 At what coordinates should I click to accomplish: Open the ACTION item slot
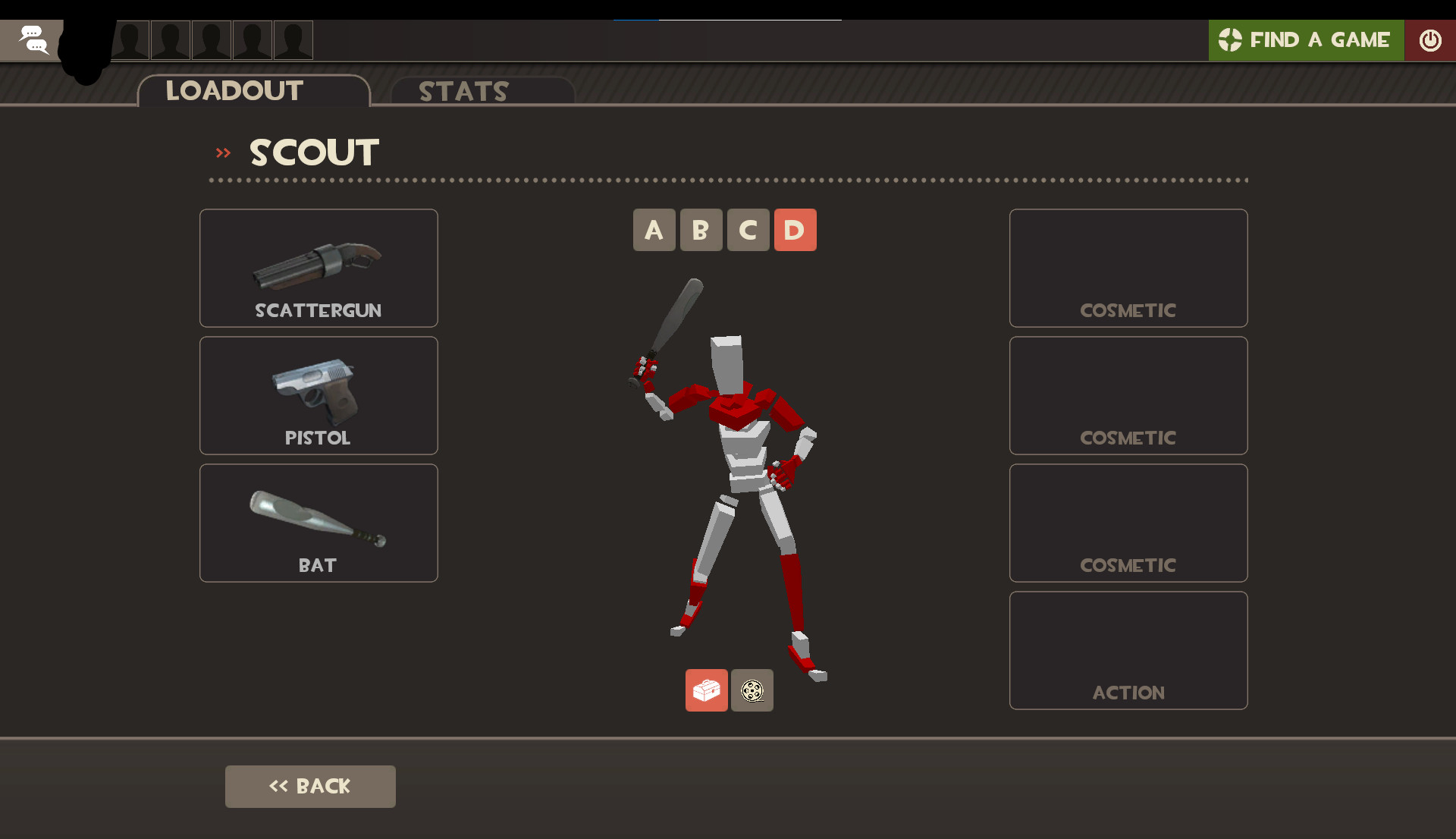click(x=1128, y=650)
